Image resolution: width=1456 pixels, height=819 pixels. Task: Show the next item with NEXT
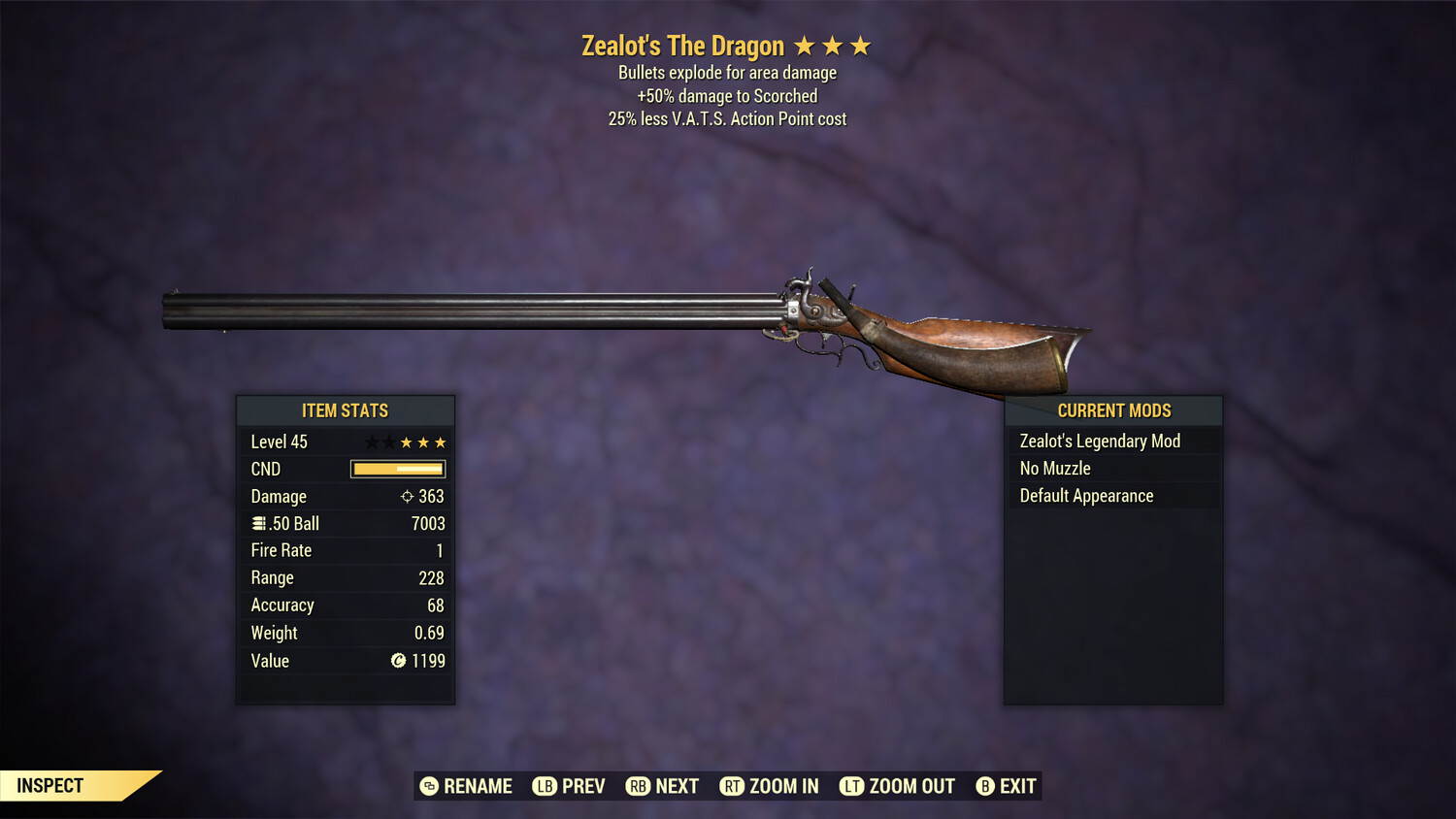(663, 786)
